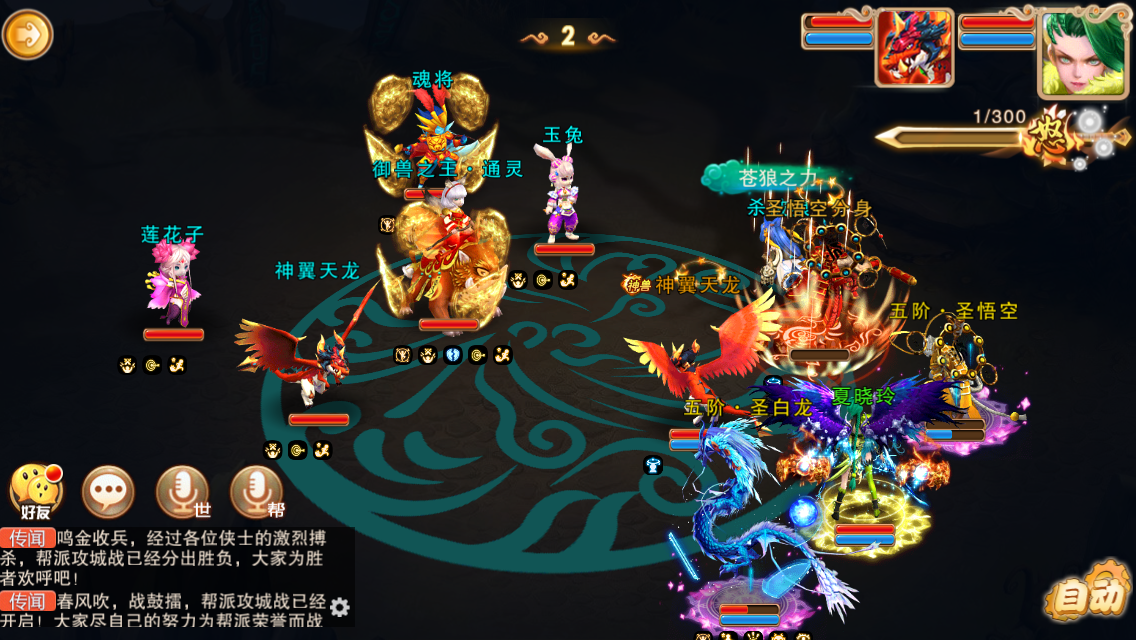Open chat settings gear icon
The height and width of the screenshot is (640, 1136).
[340, 607]
